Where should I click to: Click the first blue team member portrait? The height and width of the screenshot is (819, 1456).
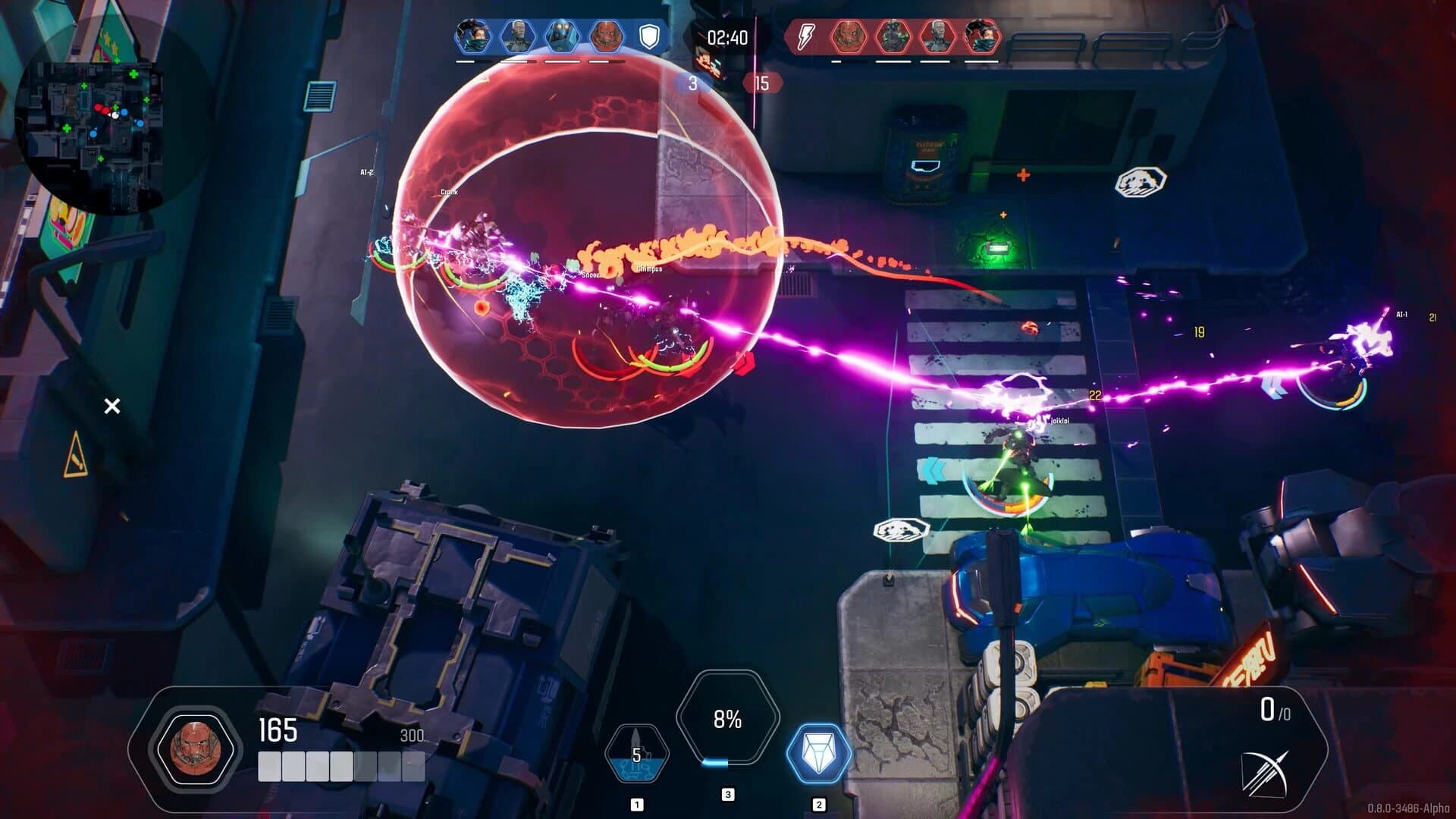pos(473,36)
